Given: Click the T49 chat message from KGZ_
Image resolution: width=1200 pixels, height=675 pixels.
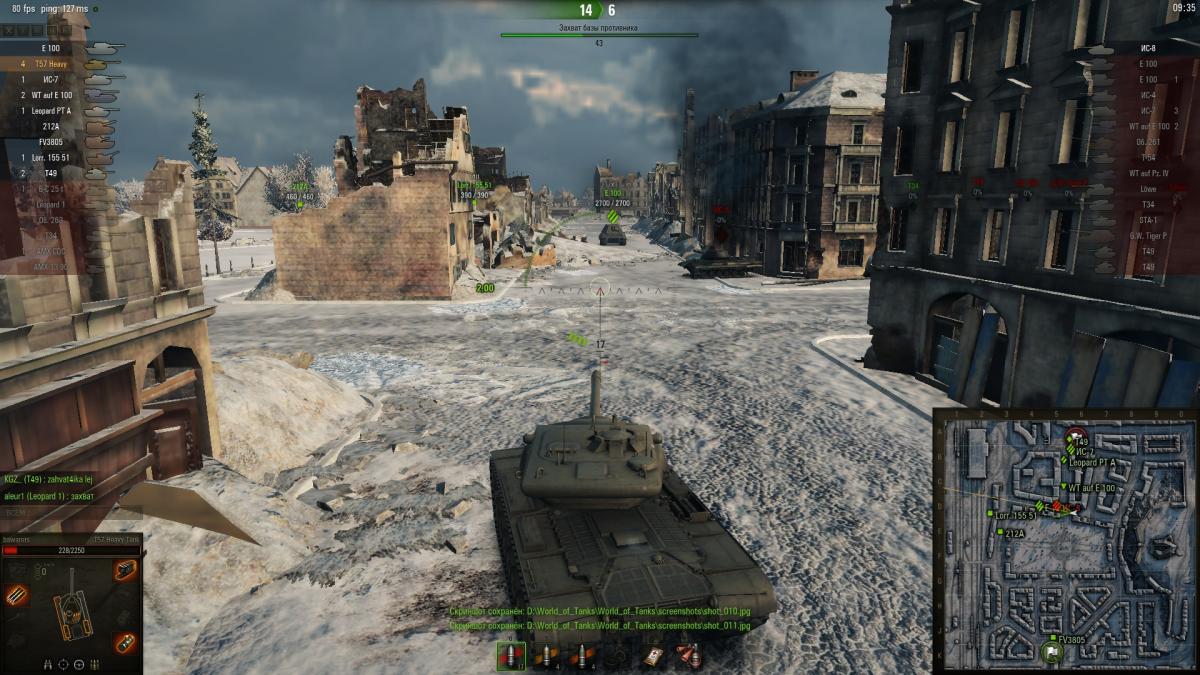Looking at the screenshot, I should point(48,479).
